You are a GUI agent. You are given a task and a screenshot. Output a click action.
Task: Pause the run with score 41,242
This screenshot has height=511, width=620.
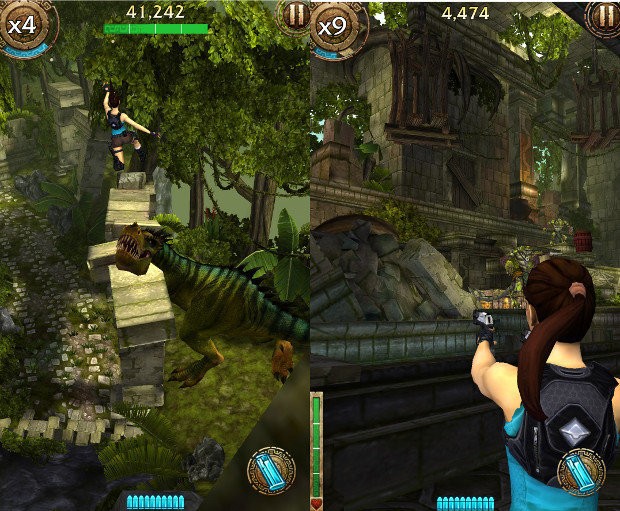[x=294, y=15]
